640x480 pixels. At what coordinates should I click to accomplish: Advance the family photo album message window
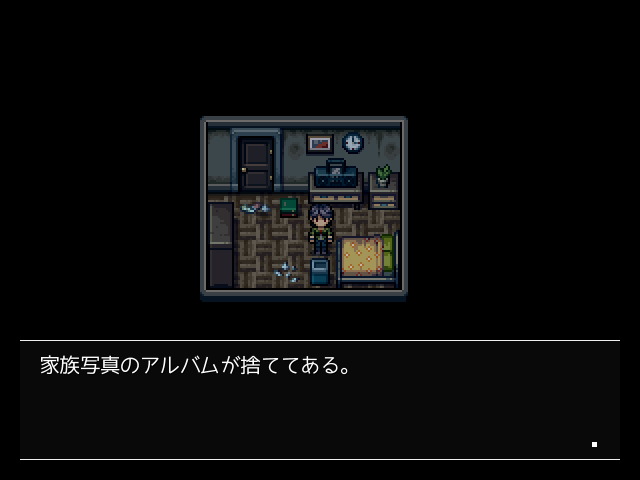(x=319, y=400)
